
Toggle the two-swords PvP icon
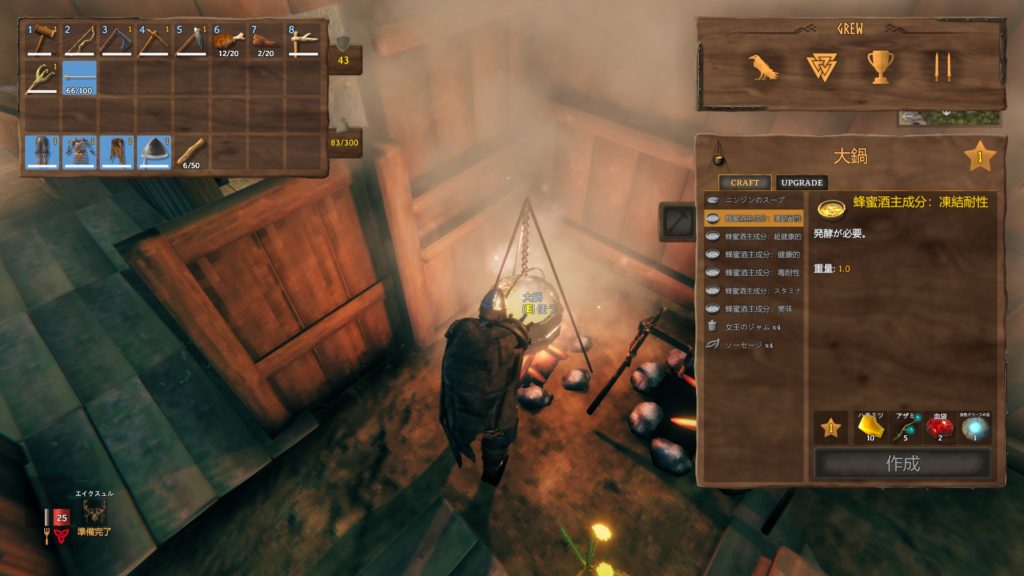[941, 67]
